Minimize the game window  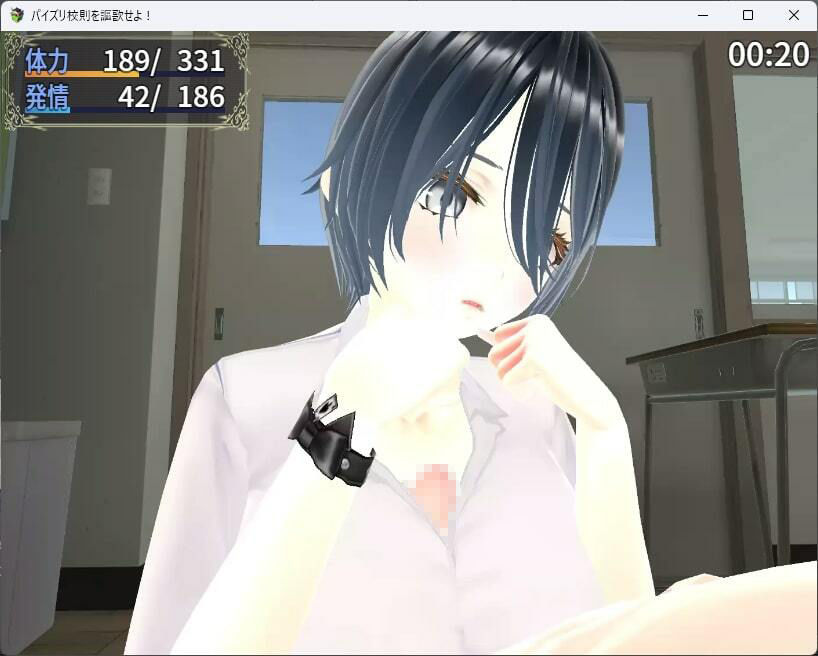[702, 15]
